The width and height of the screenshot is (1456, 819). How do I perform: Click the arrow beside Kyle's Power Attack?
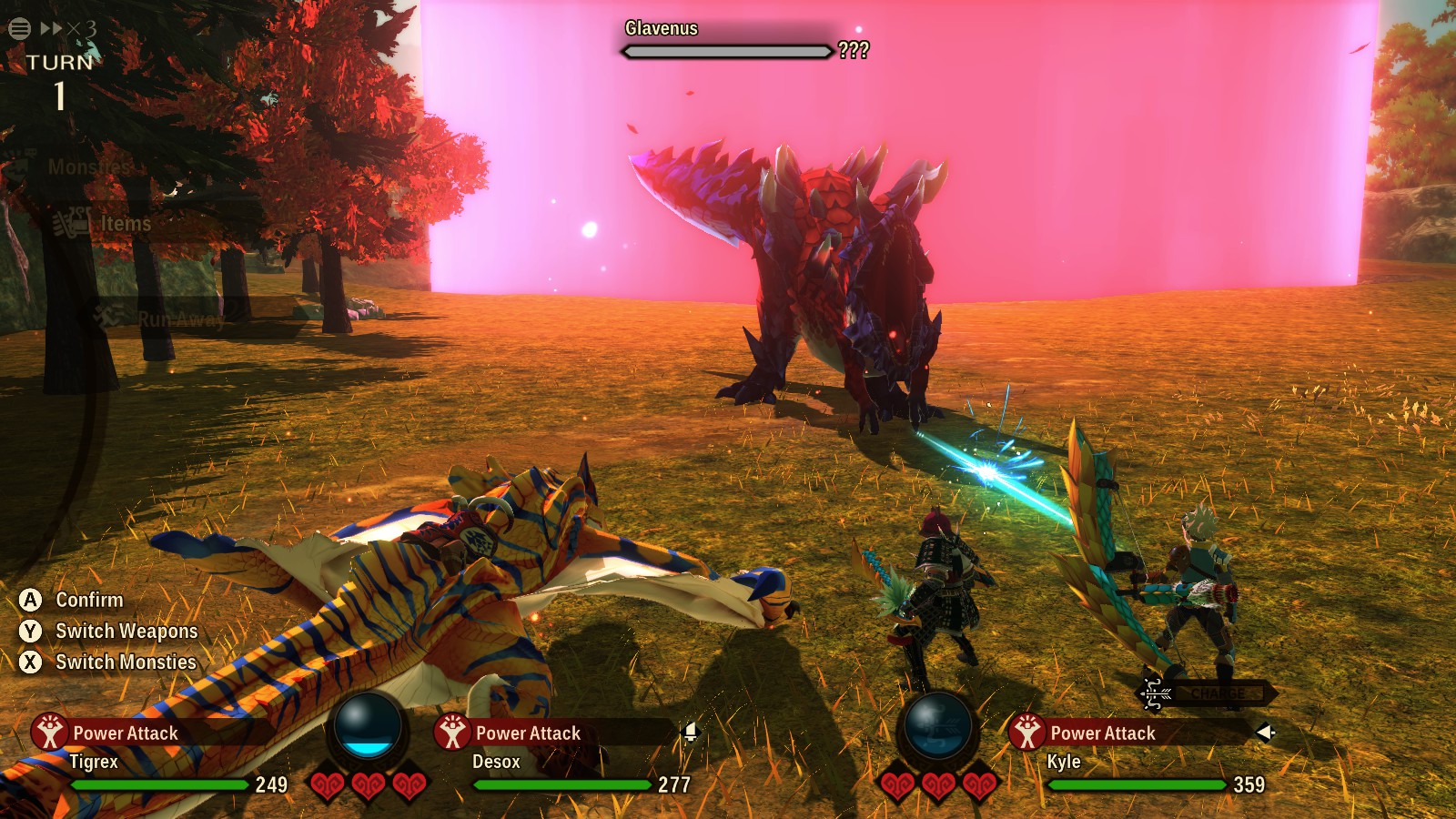[x=1265, y=733]
